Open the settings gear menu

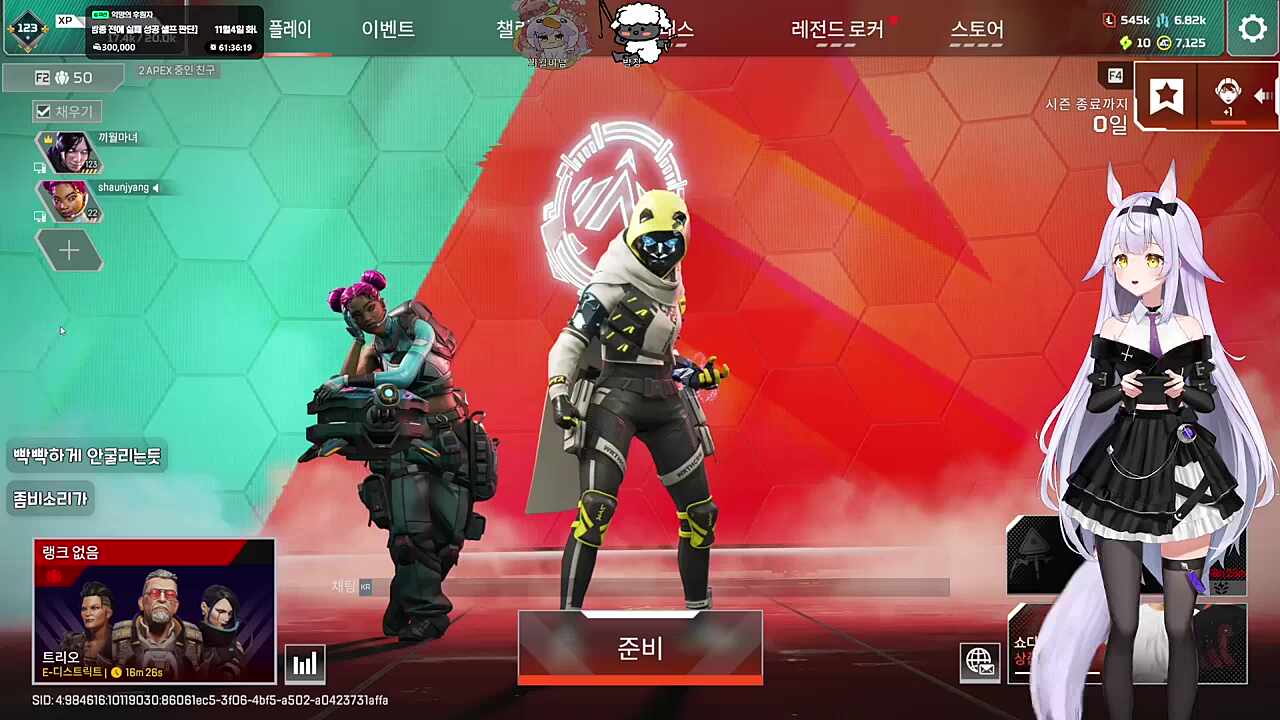click(x=1253, y=28)
